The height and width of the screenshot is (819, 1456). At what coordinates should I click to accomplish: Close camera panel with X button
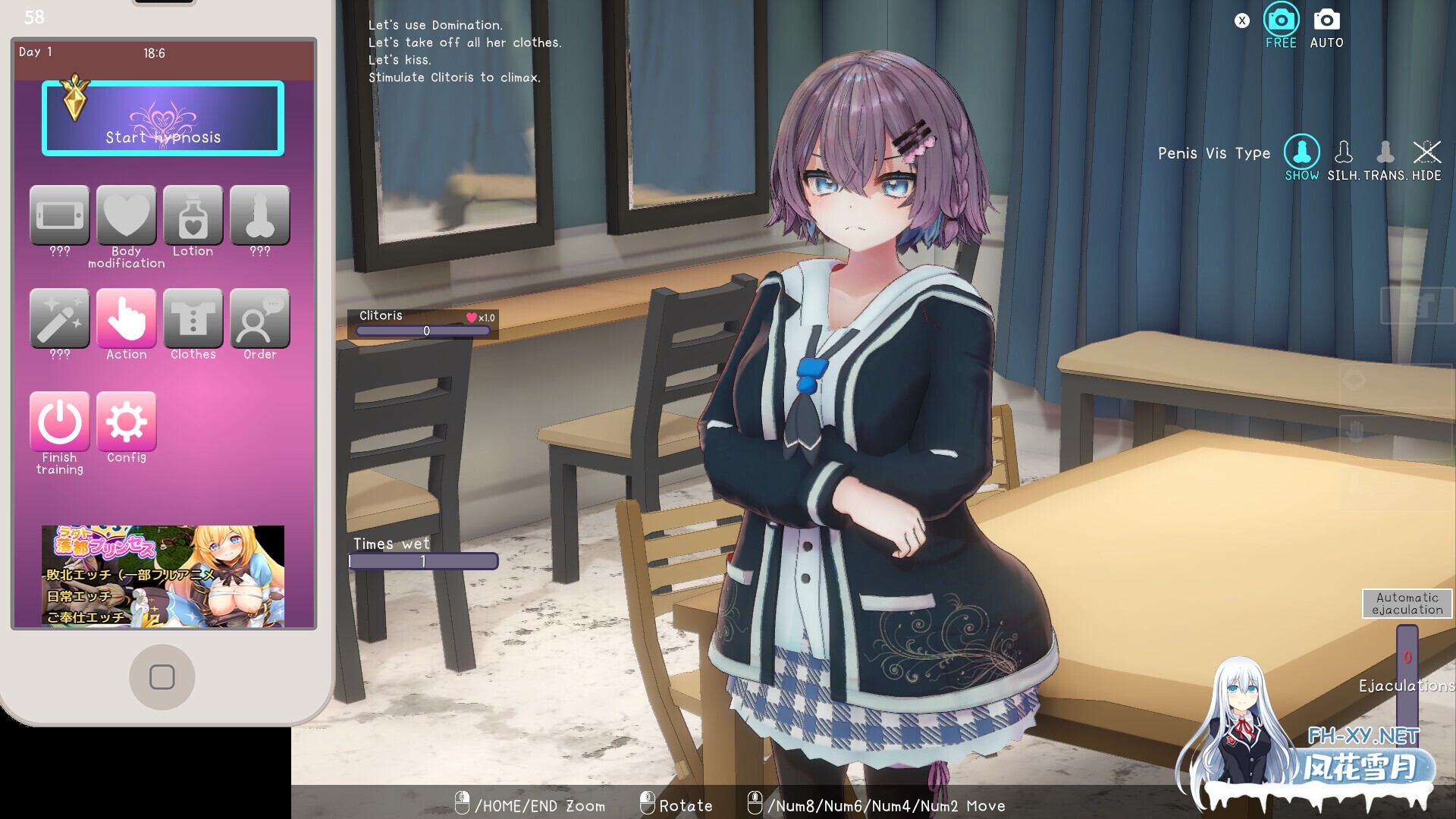(1241, 21)
